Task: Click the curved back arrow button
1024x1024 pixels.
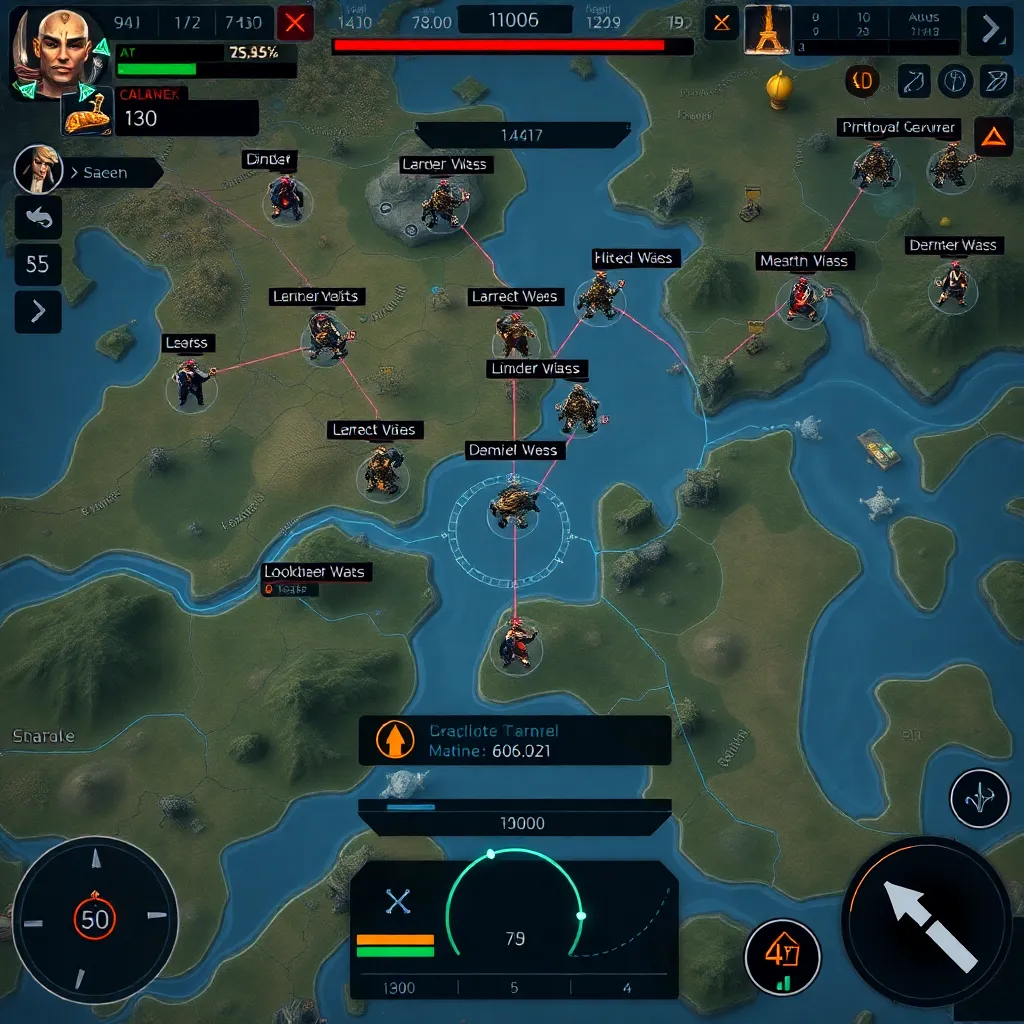Action: (38, 217)
